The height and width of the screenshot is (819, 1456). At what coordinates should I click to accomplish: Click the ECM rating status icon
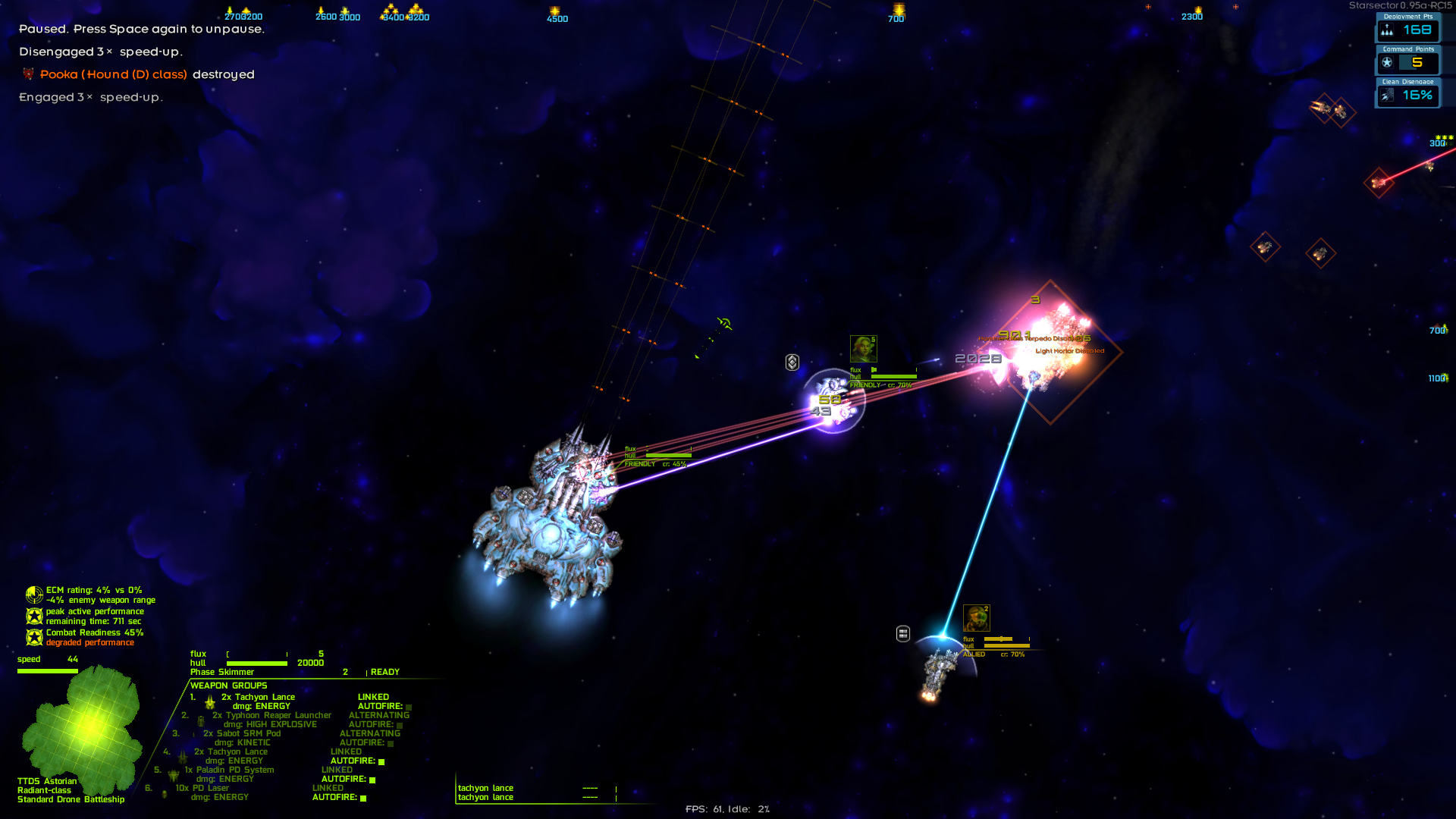pos(34,595)
